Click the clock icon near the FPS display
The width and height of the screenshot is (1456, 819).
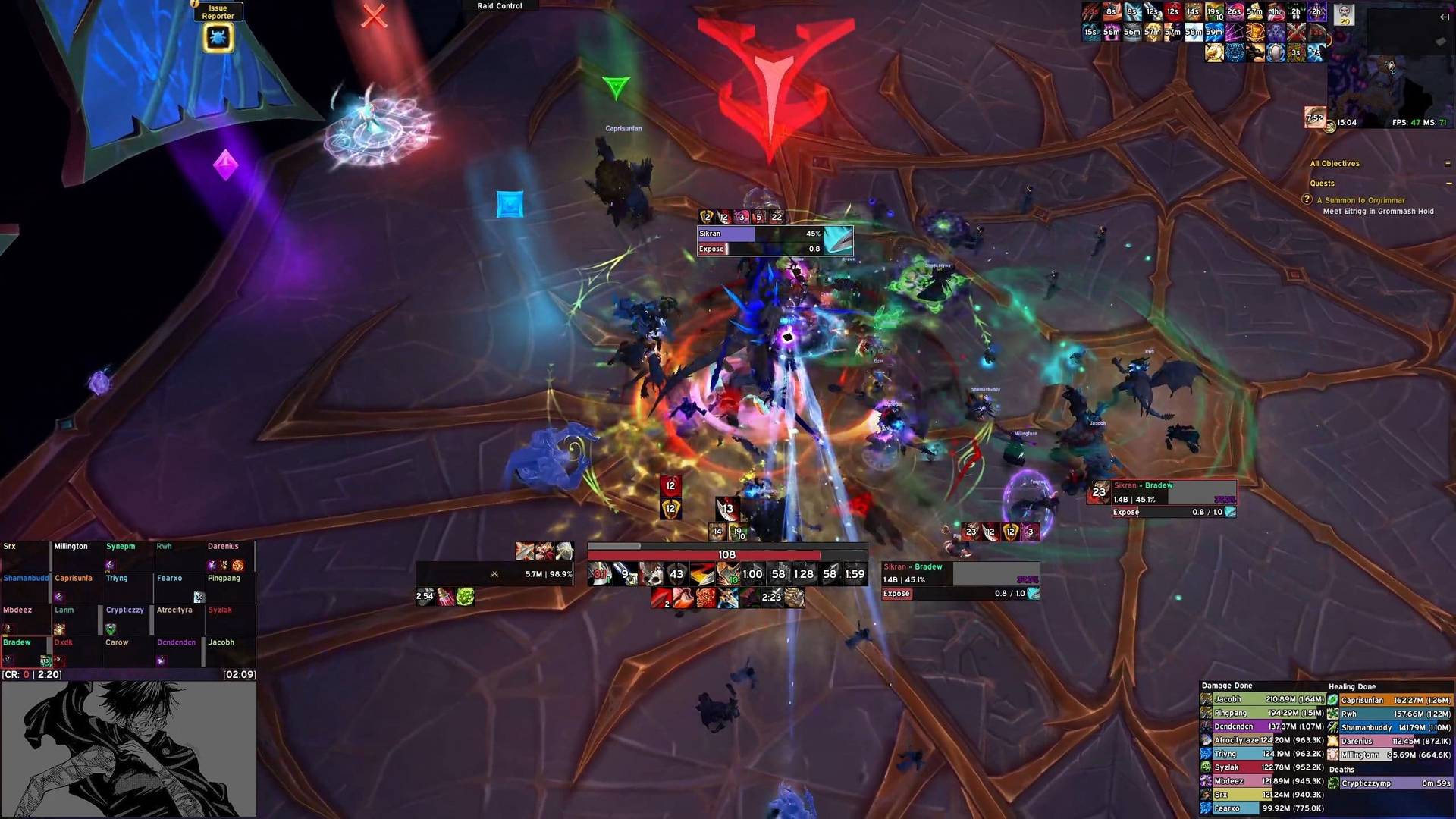coord(1330,127)
